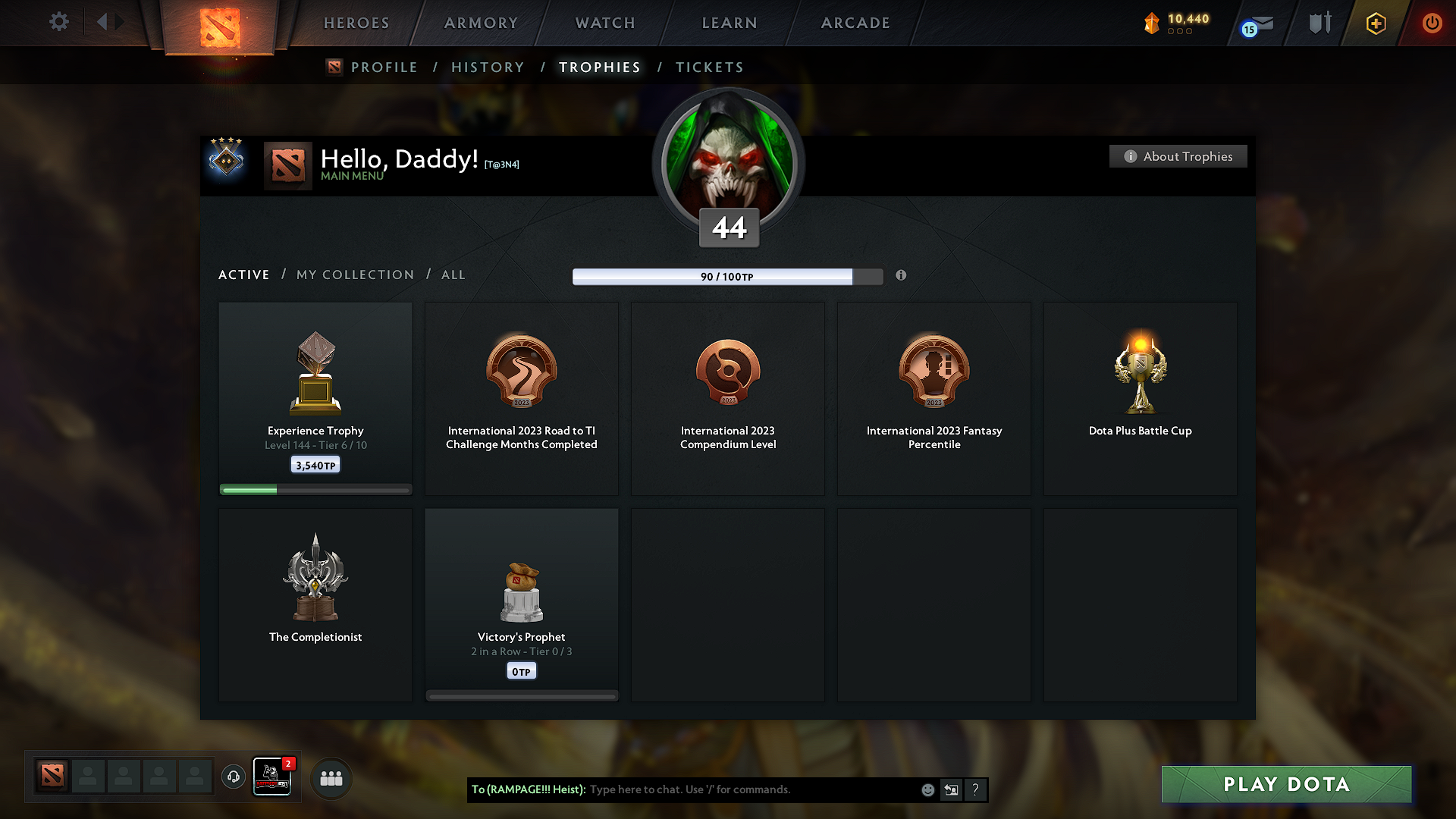Open the Settings gear menu
This screenshot has width=1456, height=819.
[58, 22]
